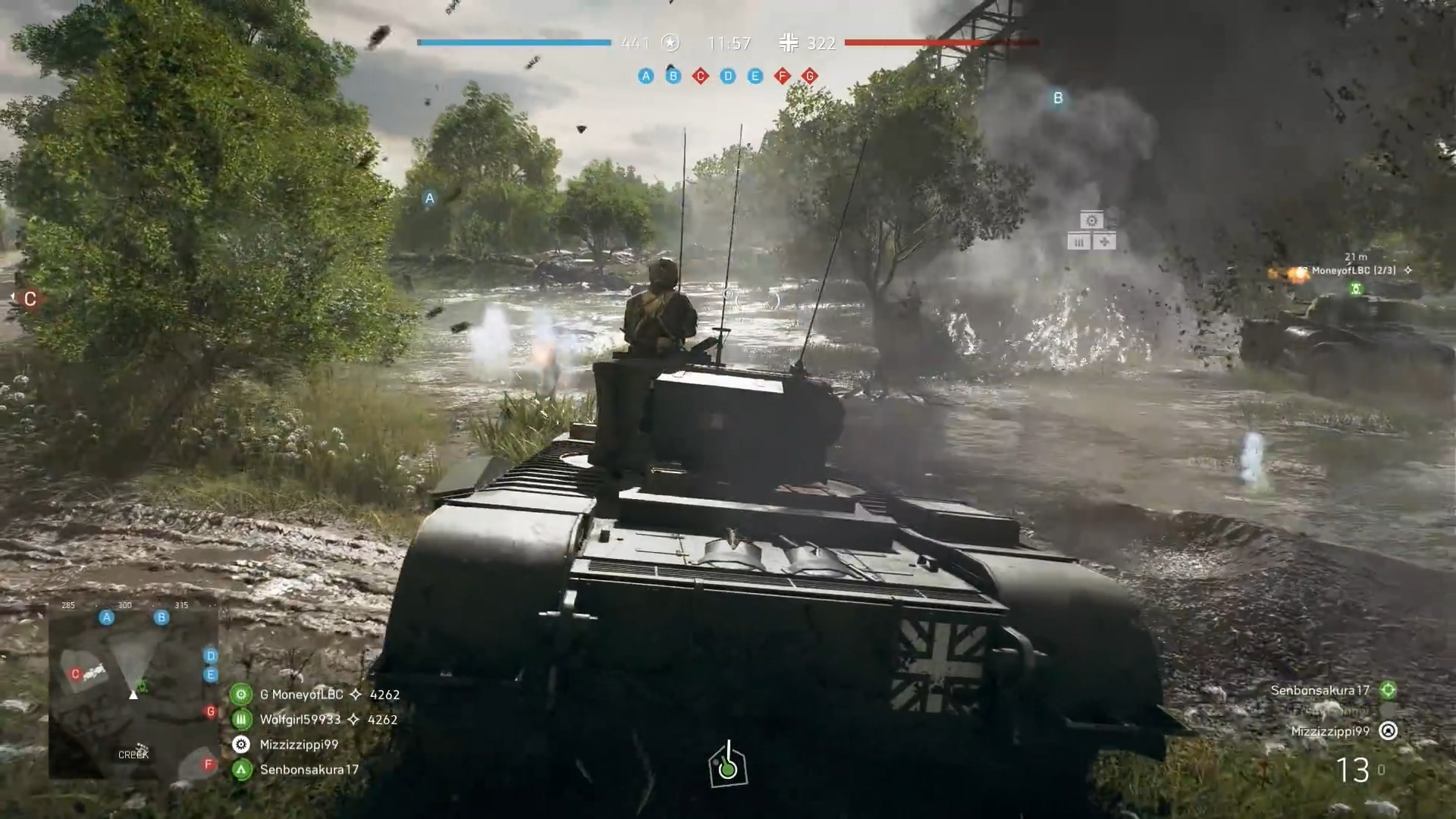Click the gear class icon beside Mizzizzippi99 in squad list
1456x819 pixels.
click(x=241, y=745)
